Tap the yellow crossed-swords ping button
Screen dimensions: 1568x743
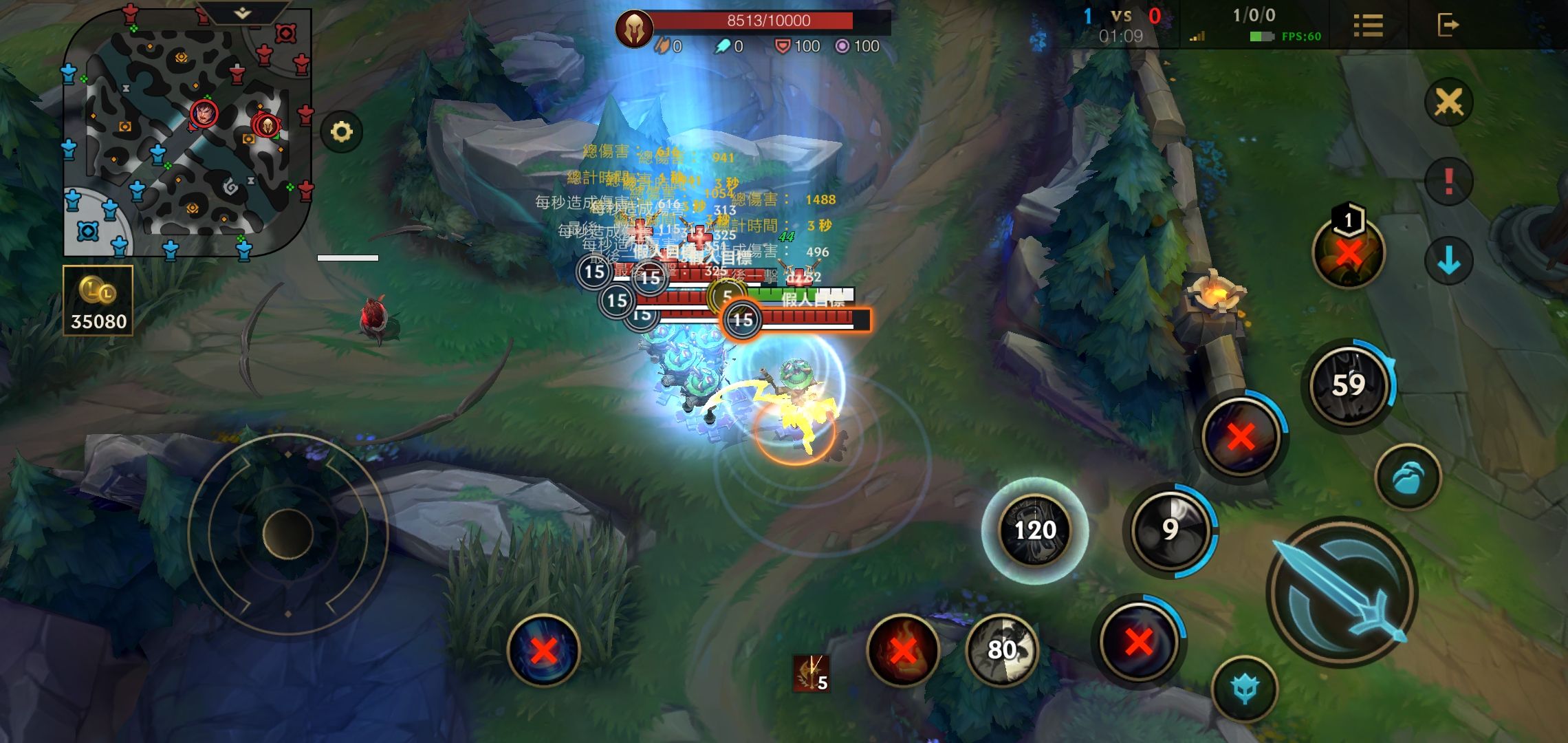click(x=1449, y=103)
